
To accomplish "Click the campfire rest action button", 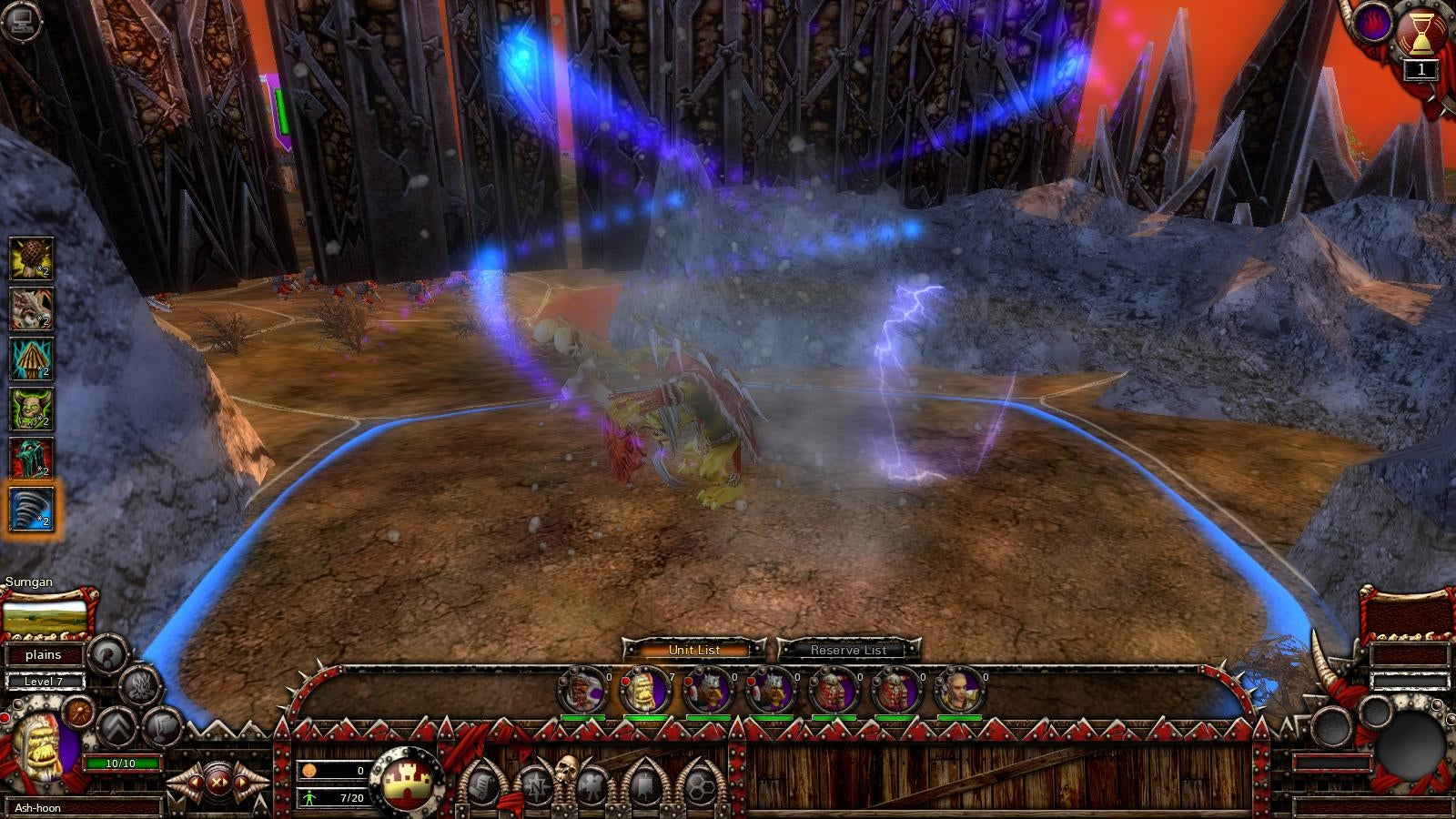I will 141,687.
